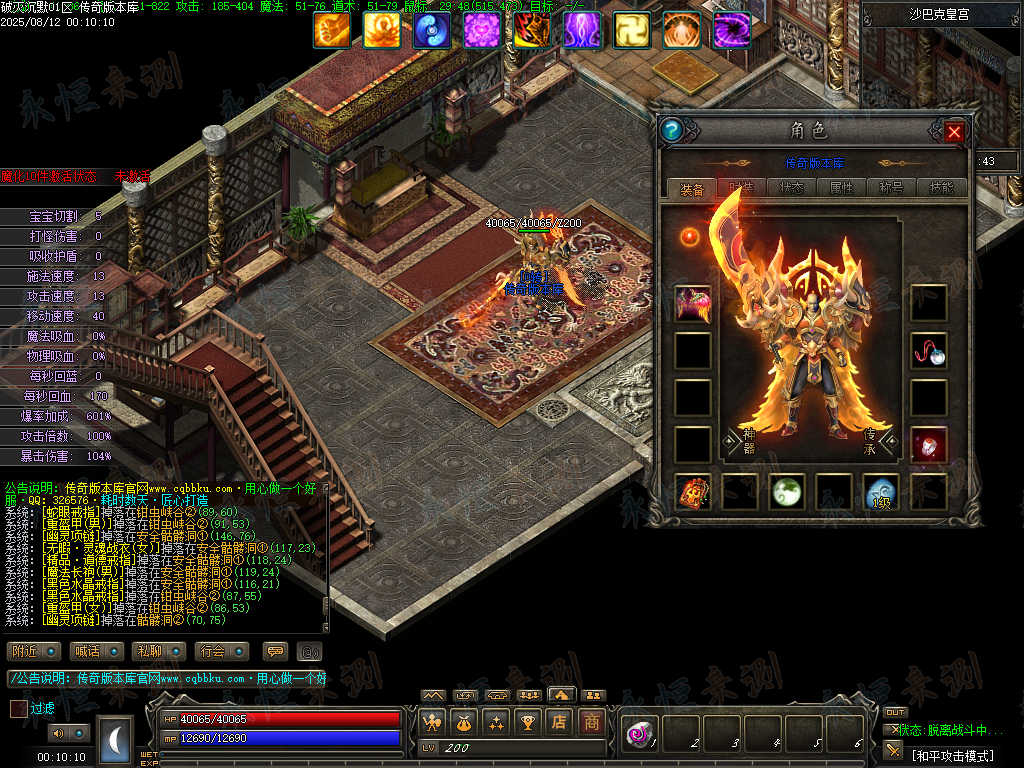
Task: Select the pink wings equipment slot
Action: (693, 303)
